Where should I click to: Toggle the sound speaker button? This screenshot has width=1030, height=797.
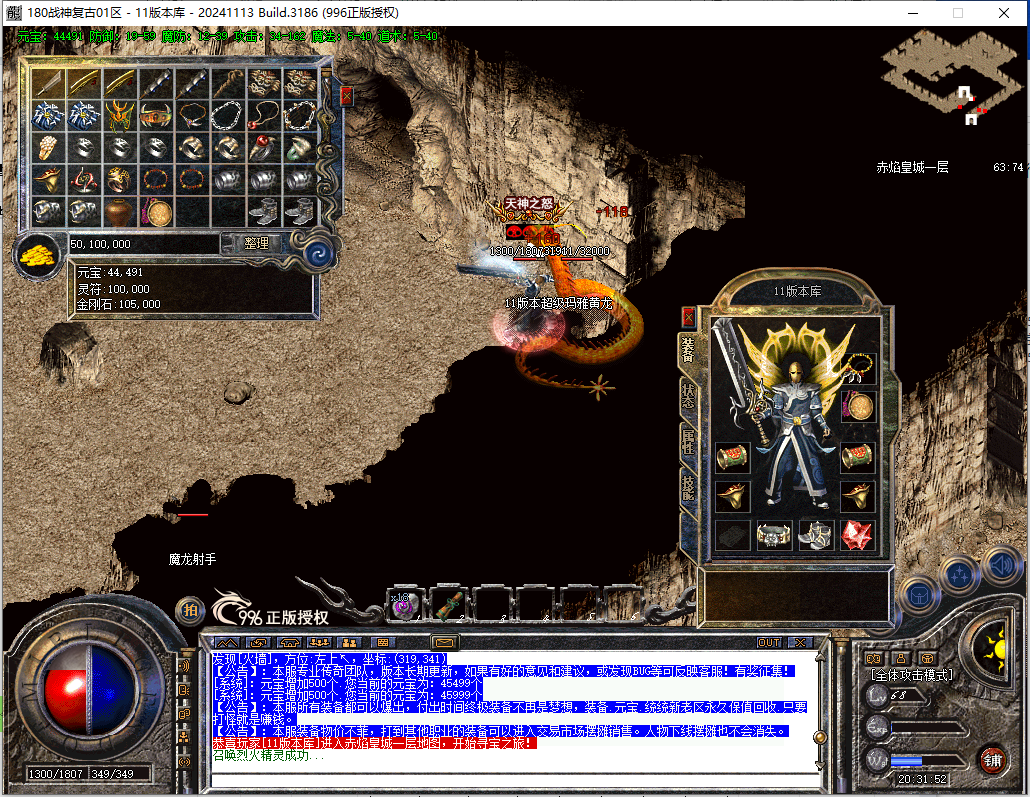pos(1003,568)
